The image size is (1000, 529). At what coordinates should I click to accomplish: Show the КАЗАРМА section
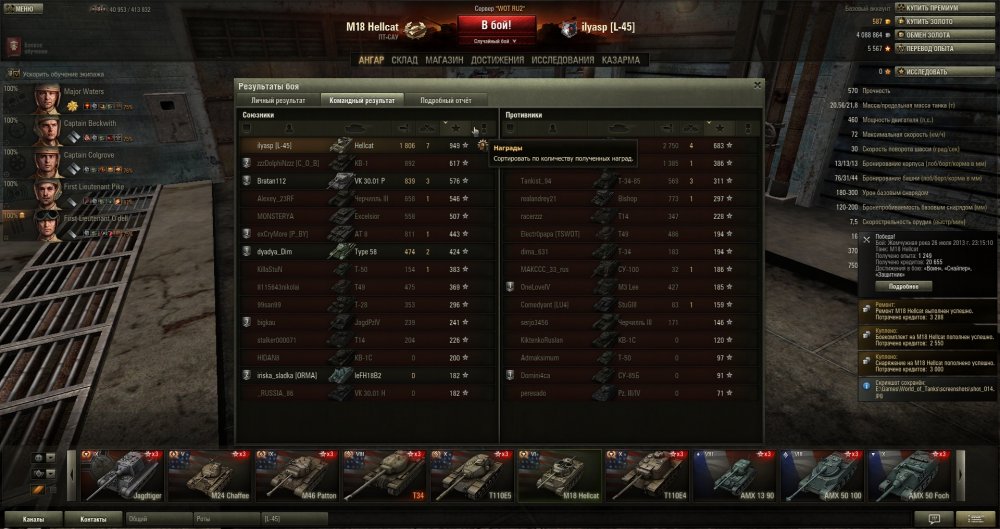(620, 61)
